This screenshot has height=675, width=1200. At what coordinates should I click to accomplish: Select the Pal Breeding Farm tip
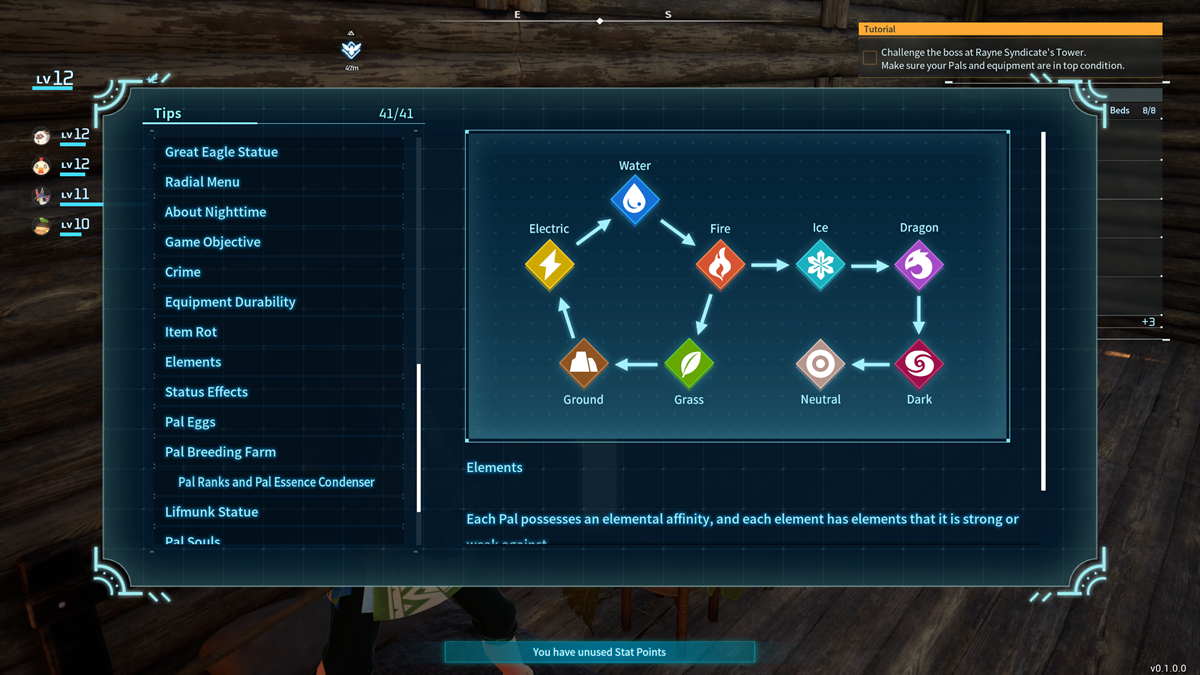220,452
